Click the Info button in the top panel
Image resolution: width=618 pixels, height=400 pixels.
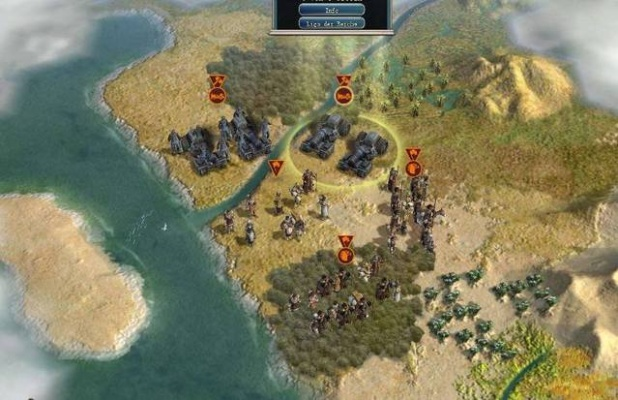point(332,10)
